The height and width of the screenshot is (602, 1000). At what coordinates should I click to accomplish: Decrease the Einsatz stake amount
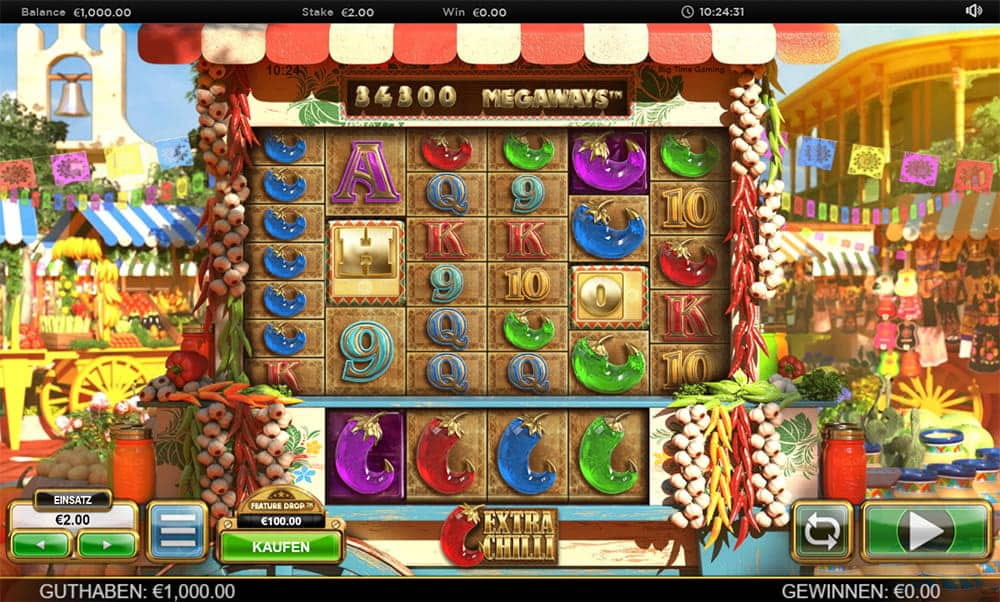point(41,545)
